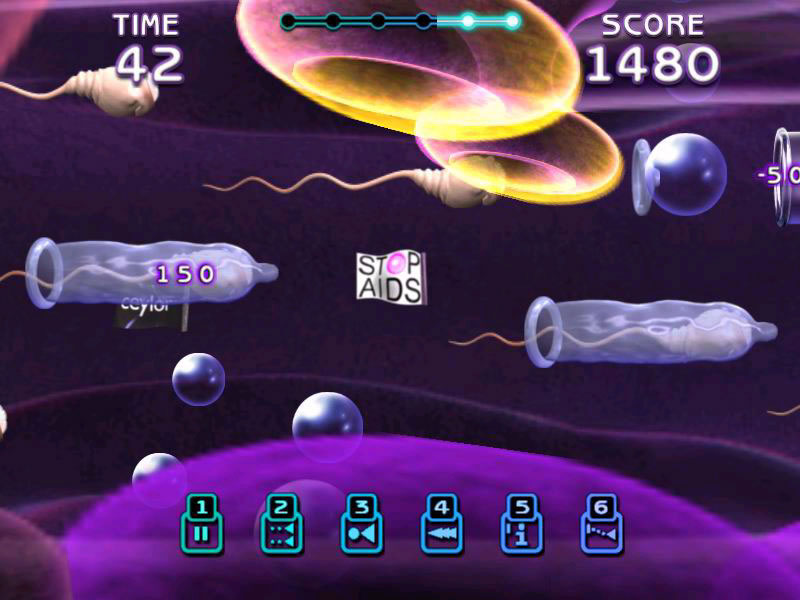800x600 pixels.
Task: Select the dotted line shot icon numbered 6
Action: [x=601, y=525]
